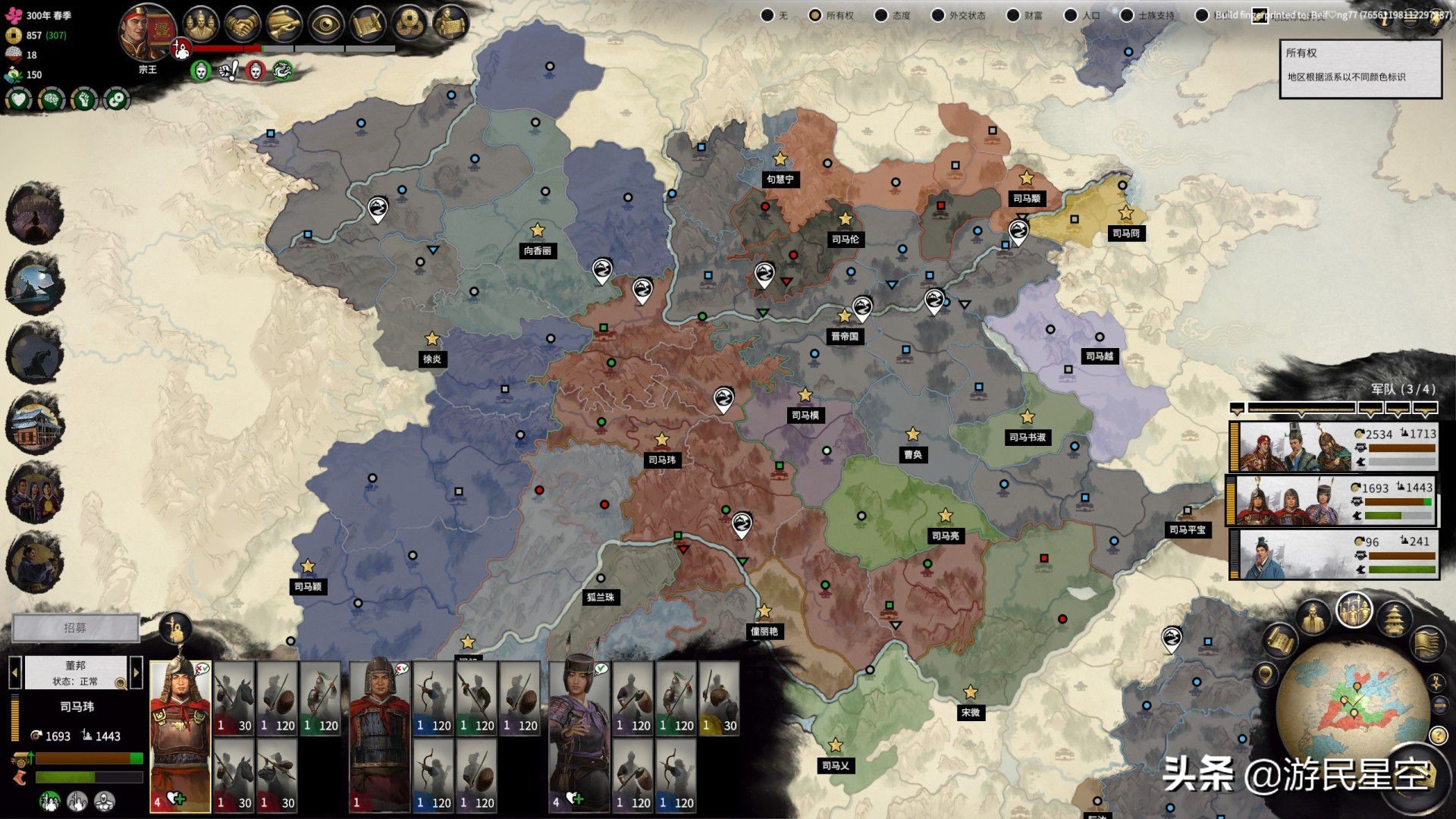
Task: Select the highlighted armies icon above the minimap
Action: [x=1354, y=611]
